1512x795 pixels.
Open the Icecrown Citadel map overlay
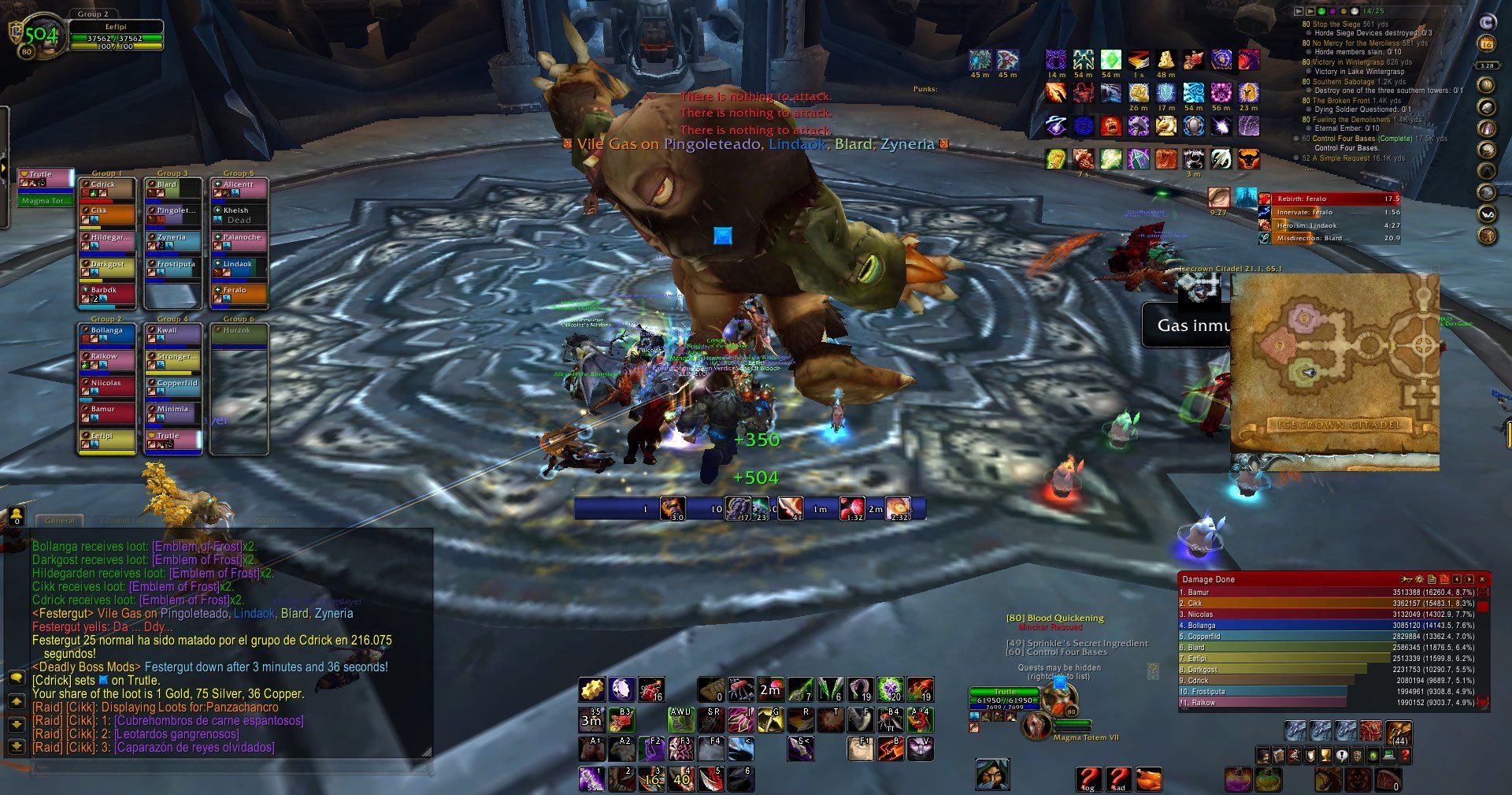[x=1335, y=370]
